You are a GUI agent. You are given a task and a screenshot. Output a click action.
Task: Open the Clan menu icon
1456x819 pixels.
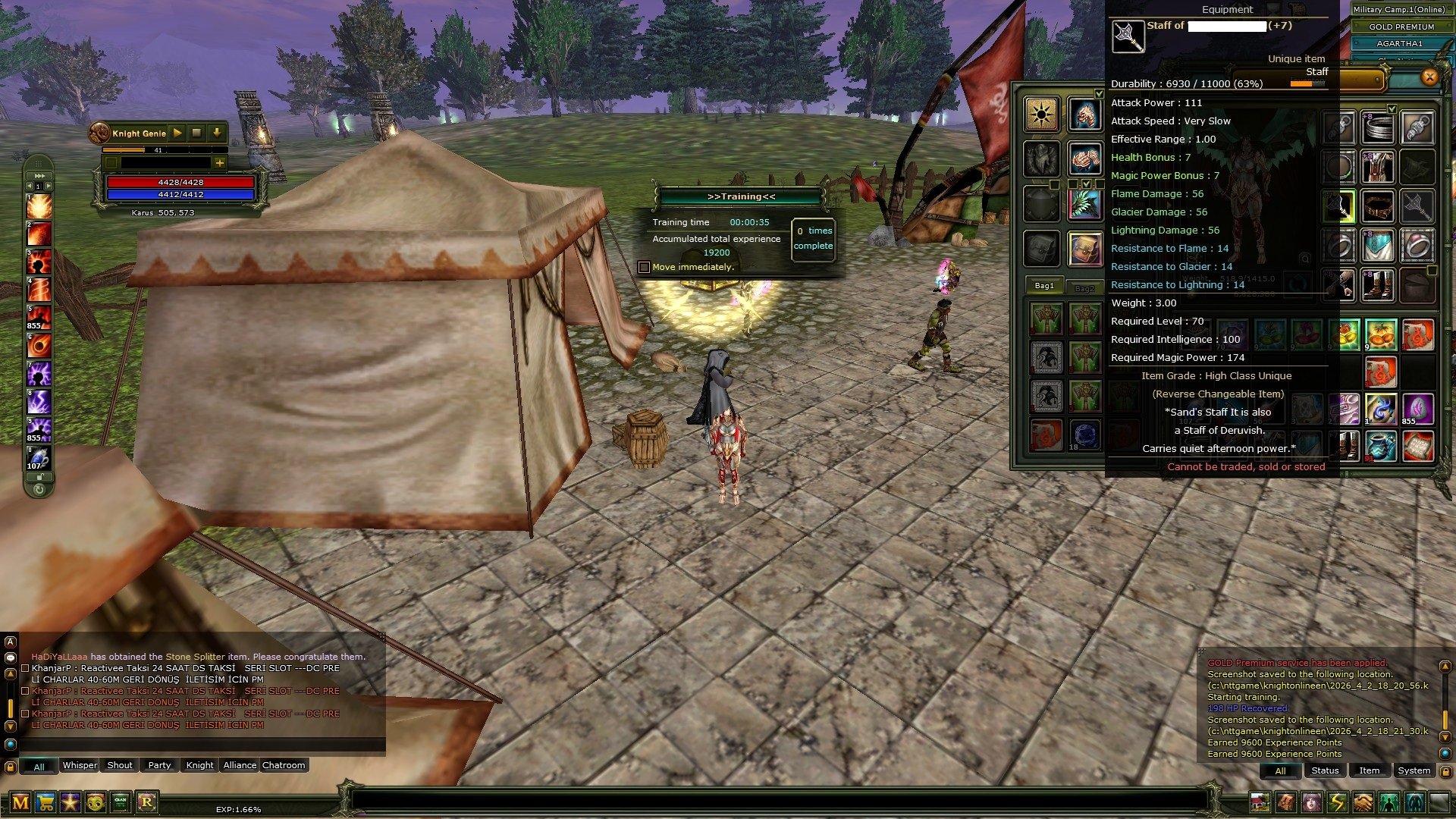(x=120, y=804)
